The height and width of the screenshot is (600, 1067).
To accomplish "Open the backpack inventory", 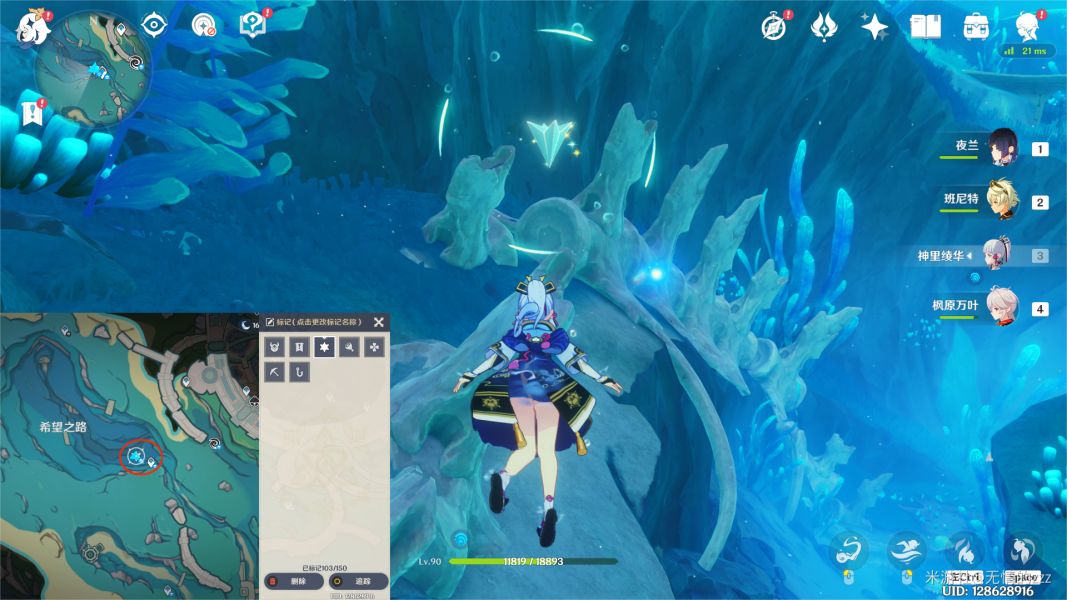I will pos(976,26).
